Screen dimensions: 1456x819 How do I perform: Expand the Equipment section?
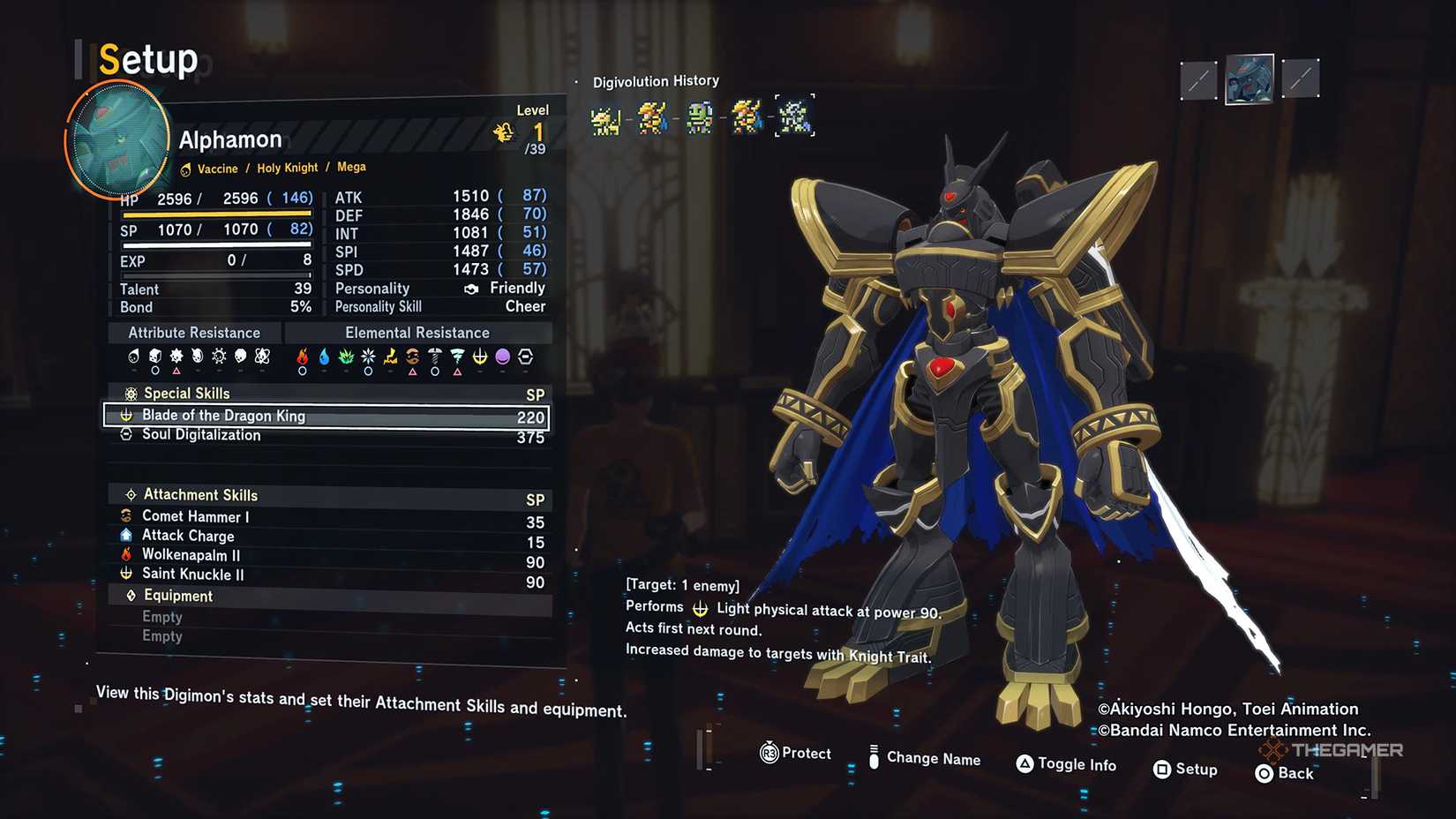pos(176,596)
